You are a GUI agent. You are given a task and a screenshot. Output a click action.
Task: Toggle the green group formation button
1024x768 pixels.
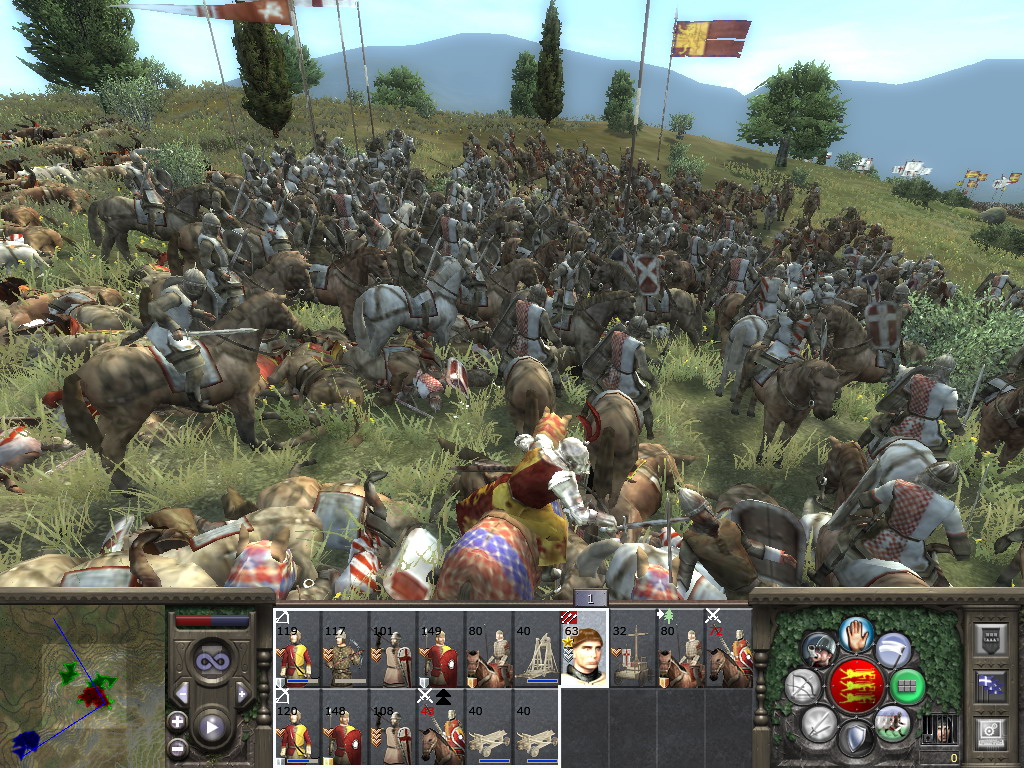click(x=908, y=687)
